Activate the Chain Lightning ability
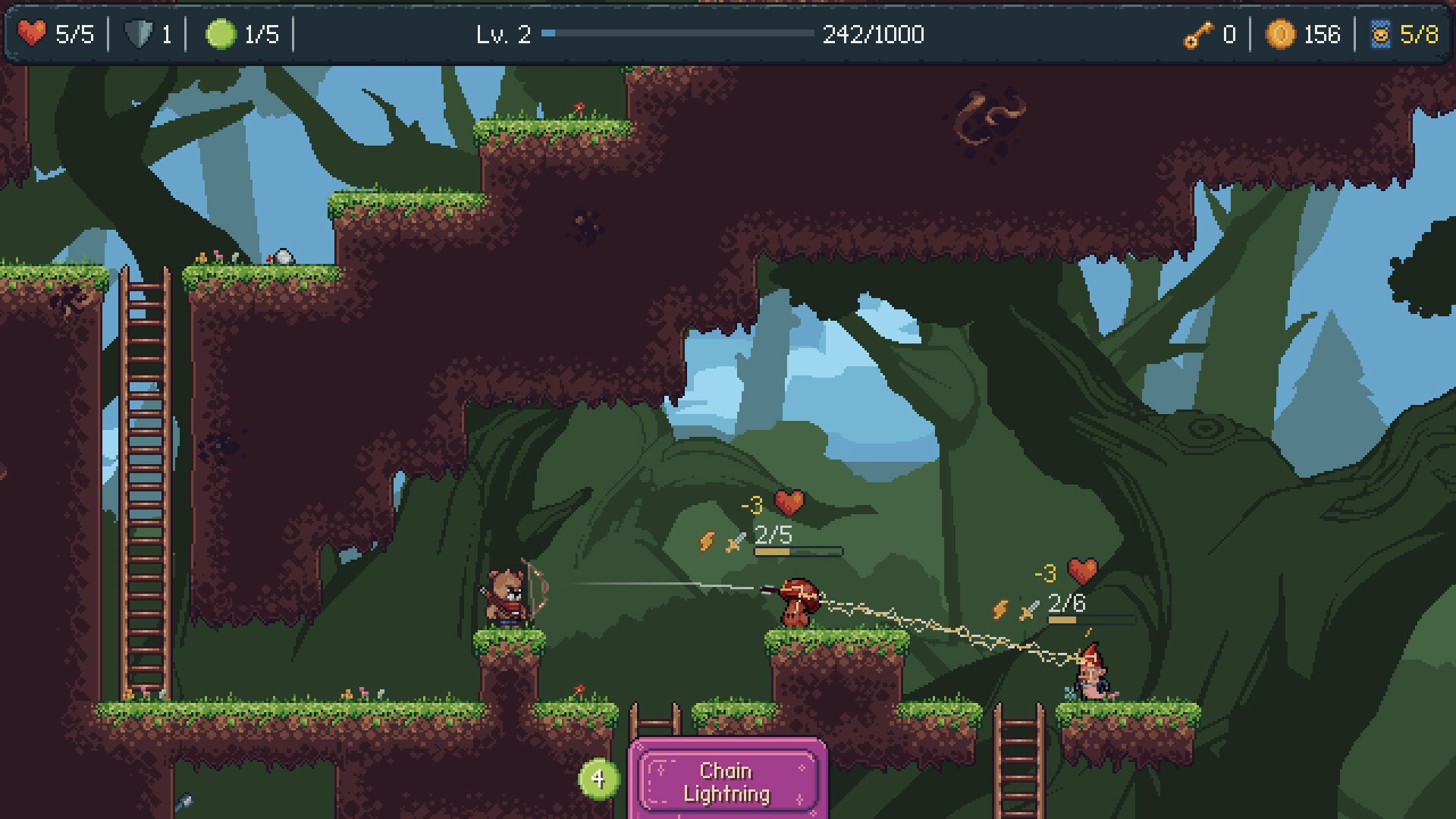Image resolution: width=1456 pixels, height=819 pixels. [727, 782]
